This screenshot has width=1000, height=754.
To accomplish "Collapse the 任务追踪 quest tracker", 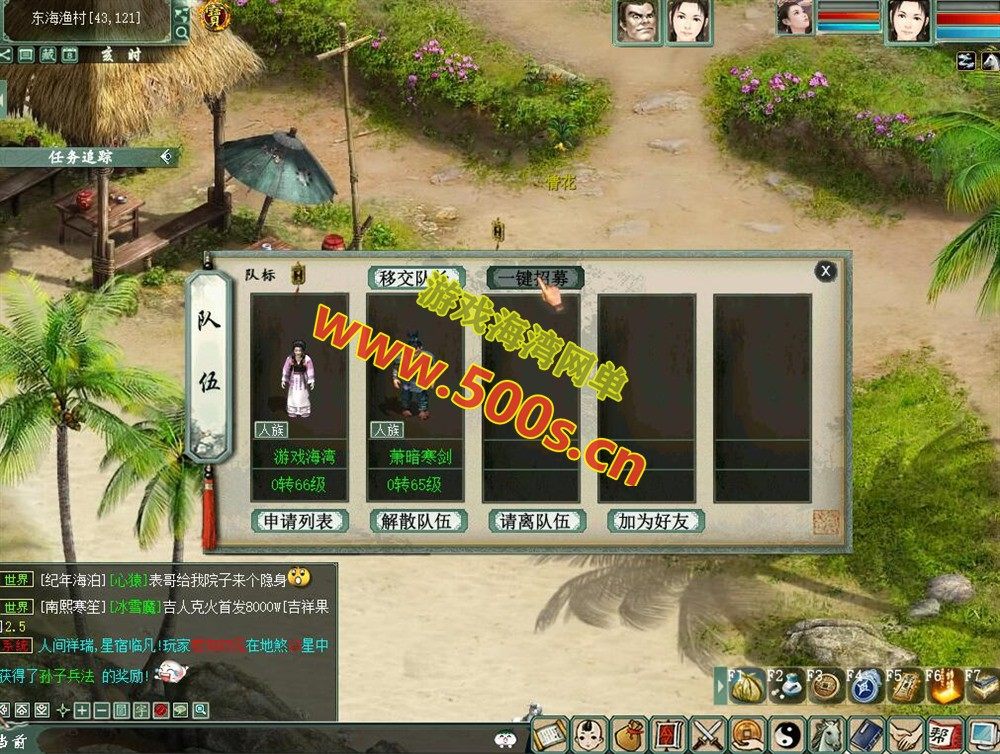I will [166, 156].
